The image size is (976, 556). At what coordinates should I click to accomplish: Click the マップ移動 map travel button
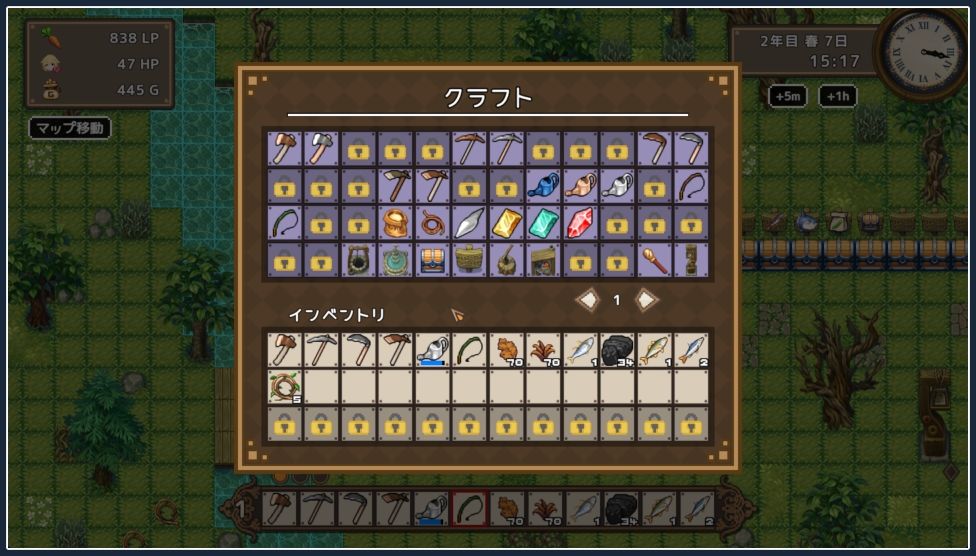(x=69, y=128)
